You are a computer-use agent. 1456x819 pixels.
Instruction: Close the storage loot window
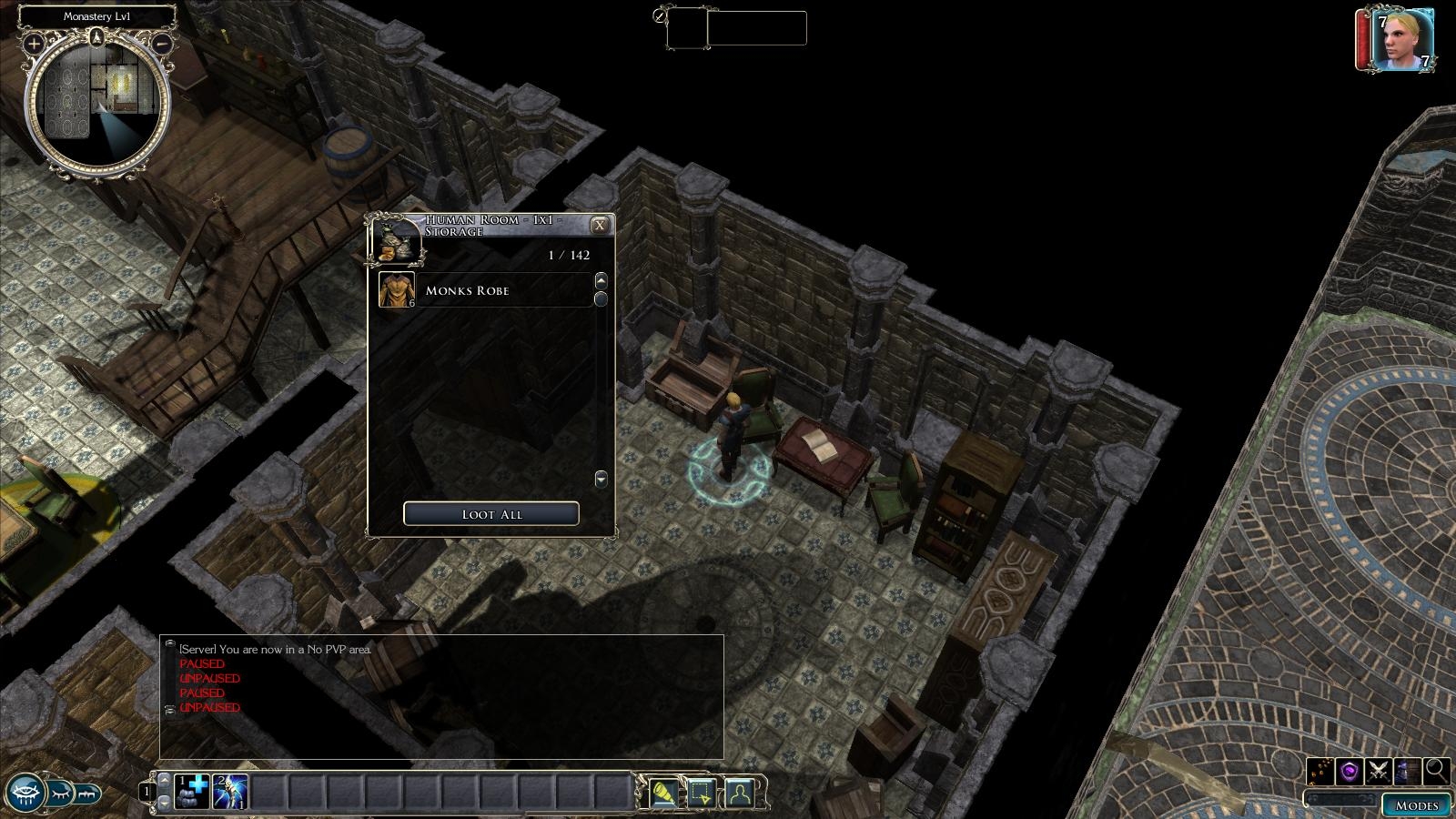pos(599,226)
